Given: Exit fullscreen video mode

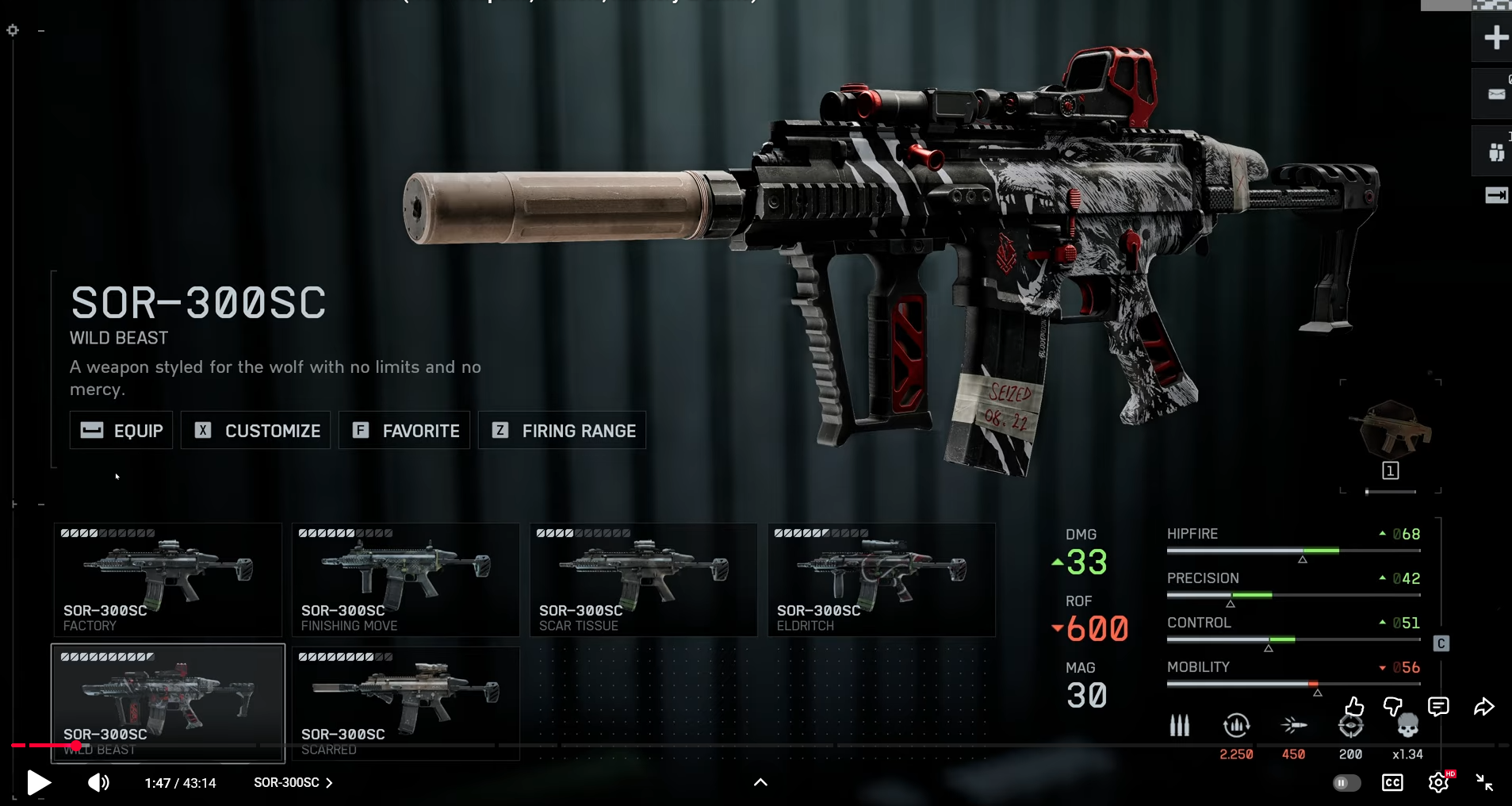Looking at the screenshot, I should click(1484, 783).
